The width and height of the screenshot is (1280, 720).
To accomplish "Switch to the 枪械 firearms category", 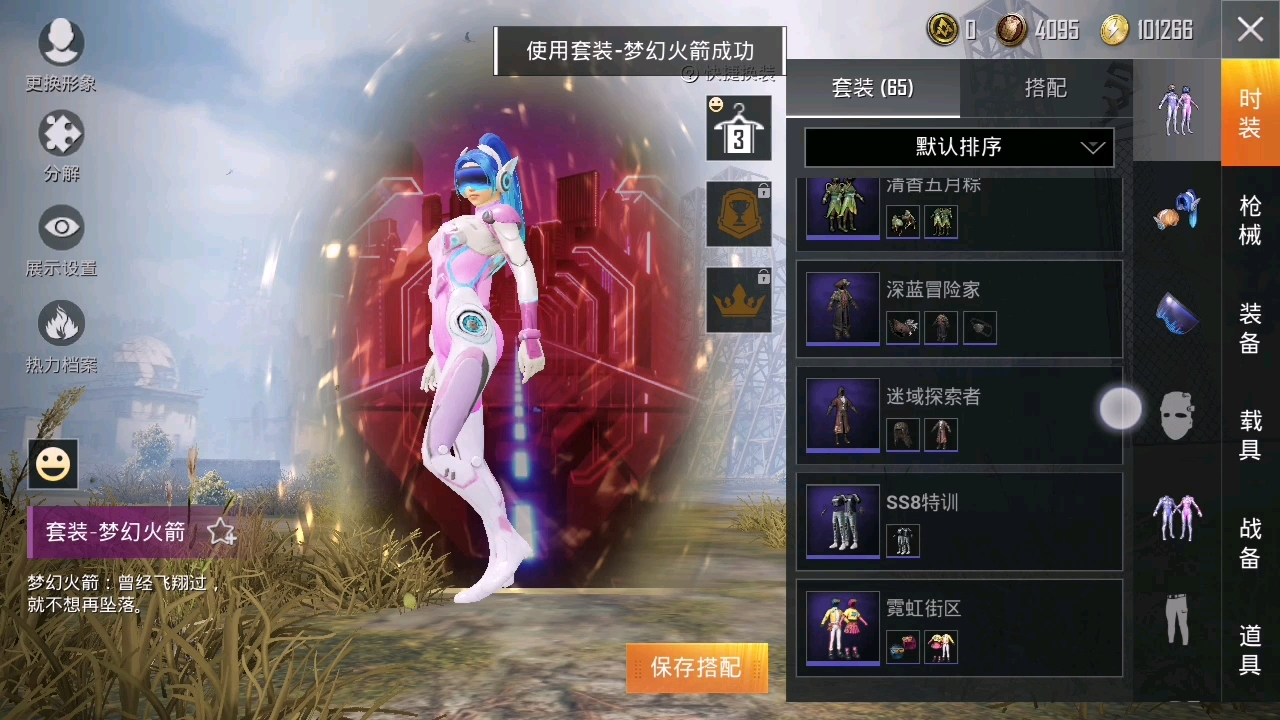I will coord(1250,220).
